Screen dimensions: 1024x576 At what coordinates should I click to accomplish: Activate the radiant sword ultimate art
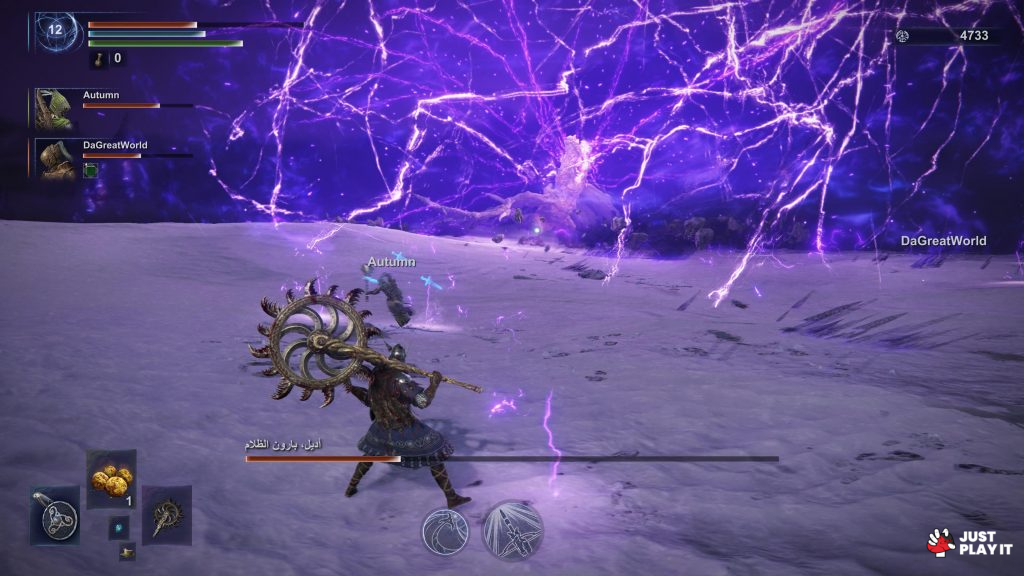[513, 531]
